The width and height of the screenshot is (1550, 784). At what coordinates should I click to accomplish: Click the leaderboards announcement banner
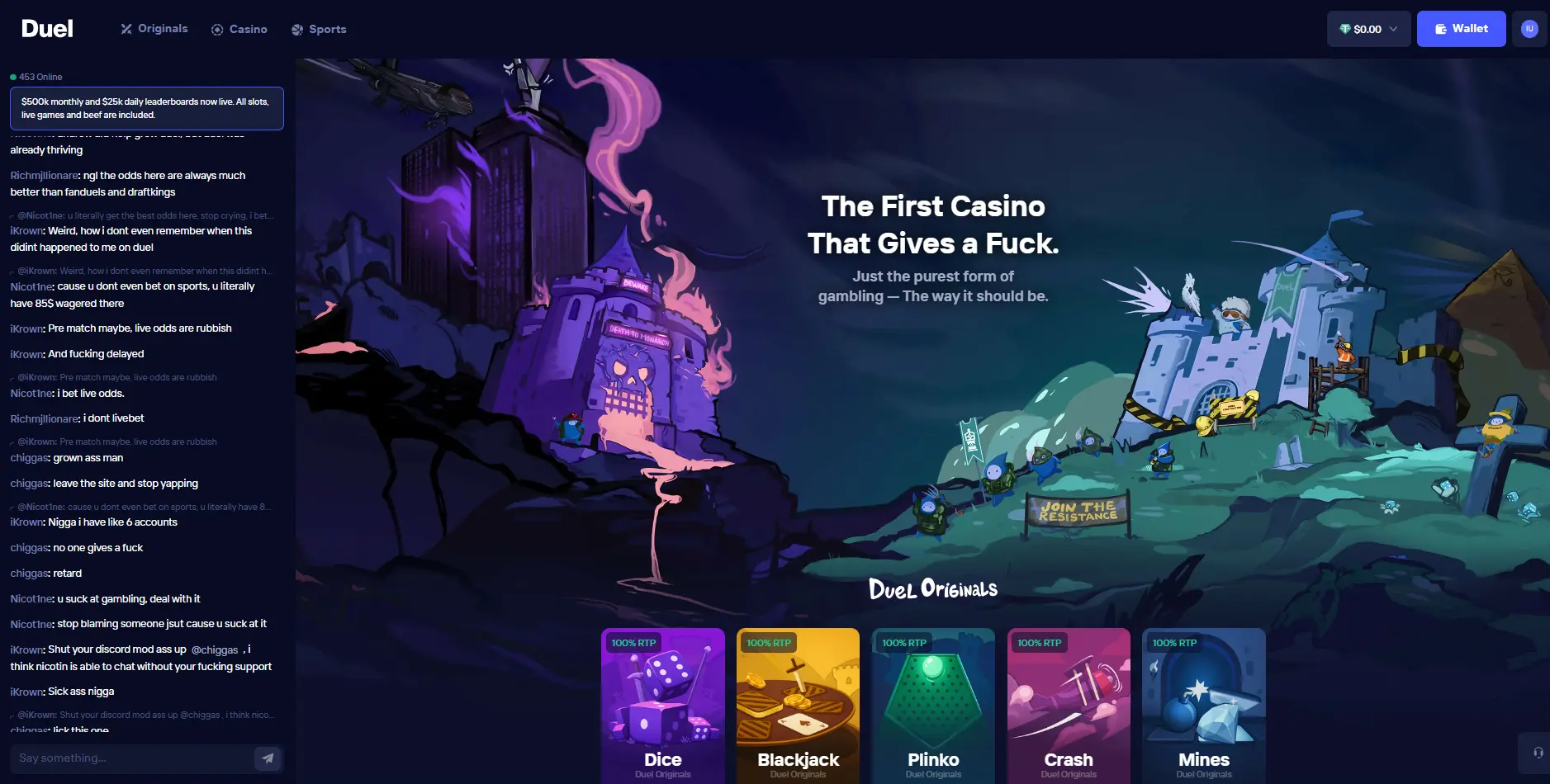146,108
